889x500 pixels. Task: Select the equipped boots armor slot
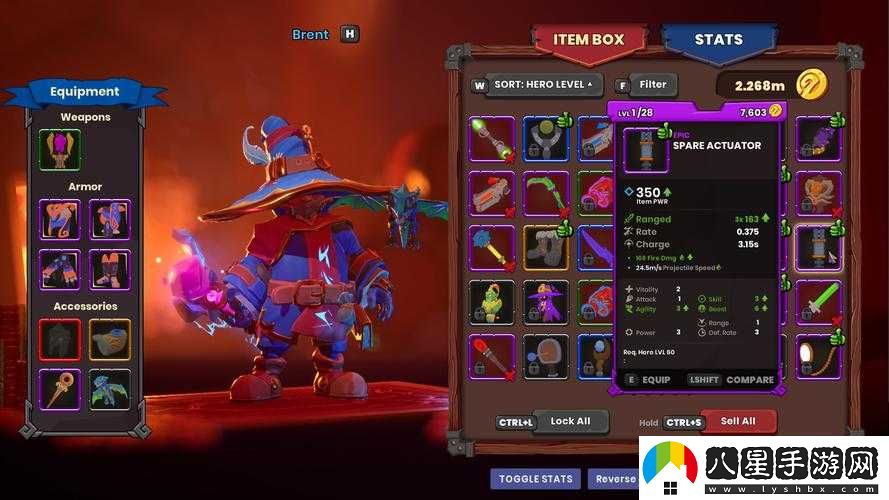coord(109,269)
